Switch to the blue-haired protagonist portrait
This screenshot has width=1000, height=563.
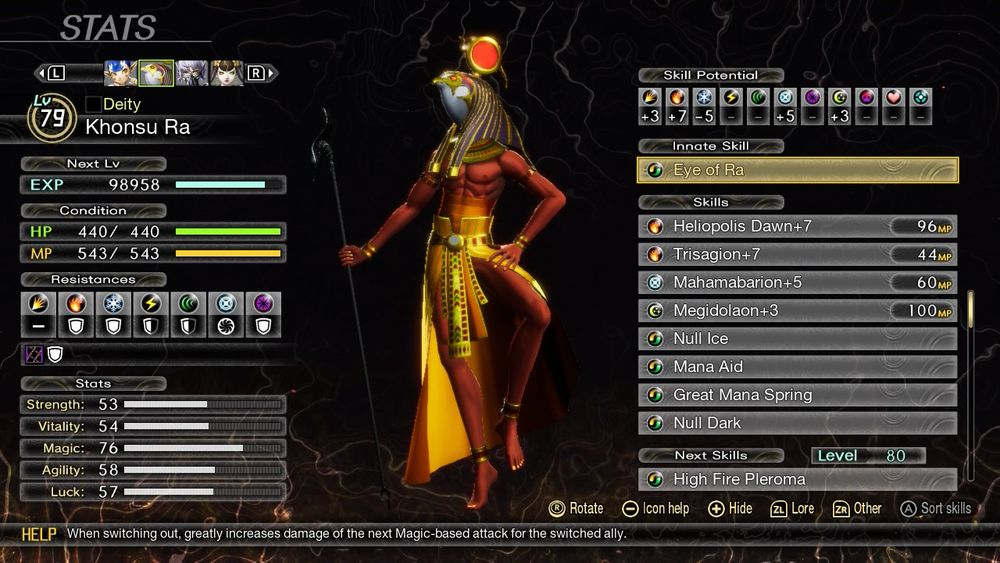(121, 73)
